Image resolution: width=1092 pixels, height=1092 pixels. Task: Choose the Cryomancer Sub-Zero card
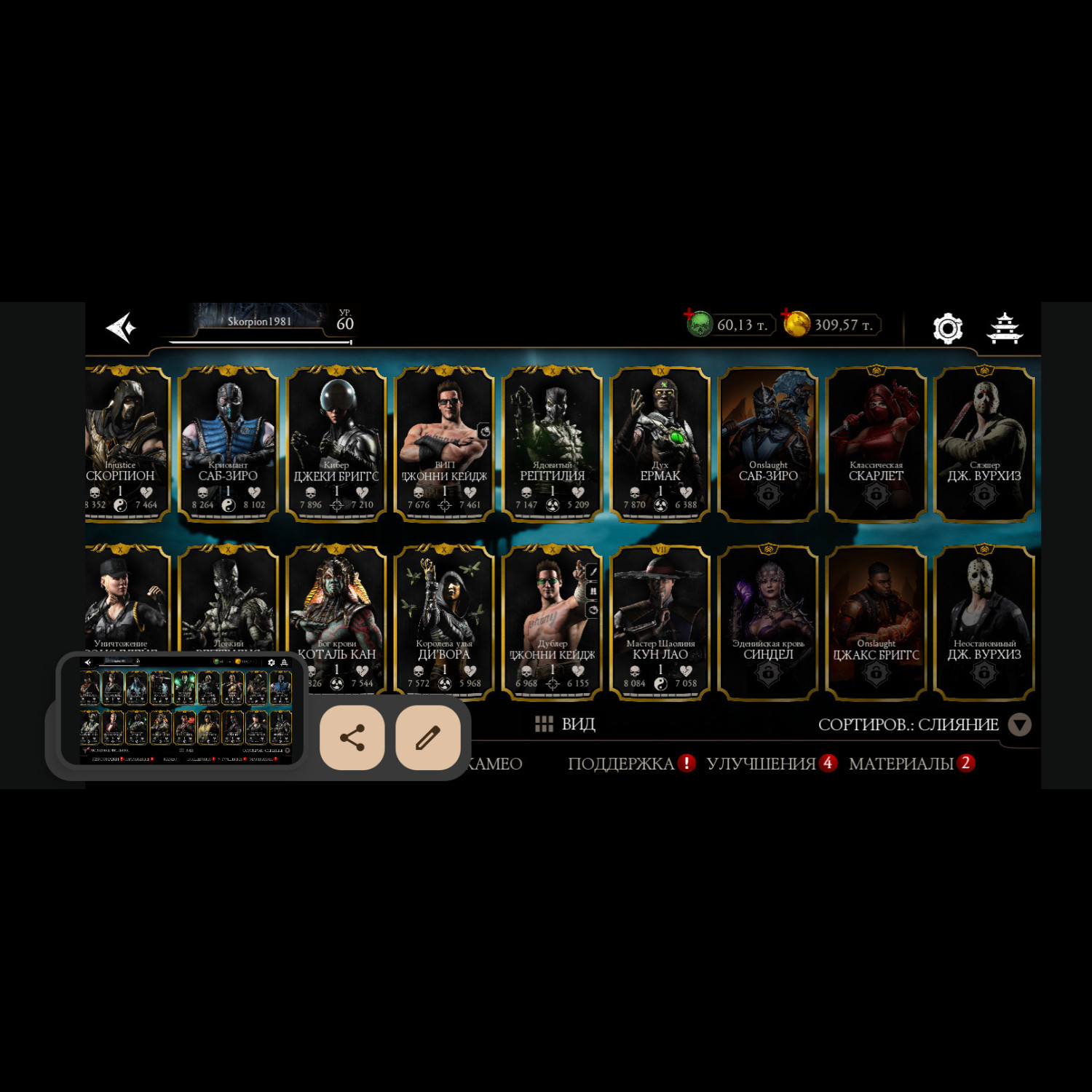[x=228, y=444]
